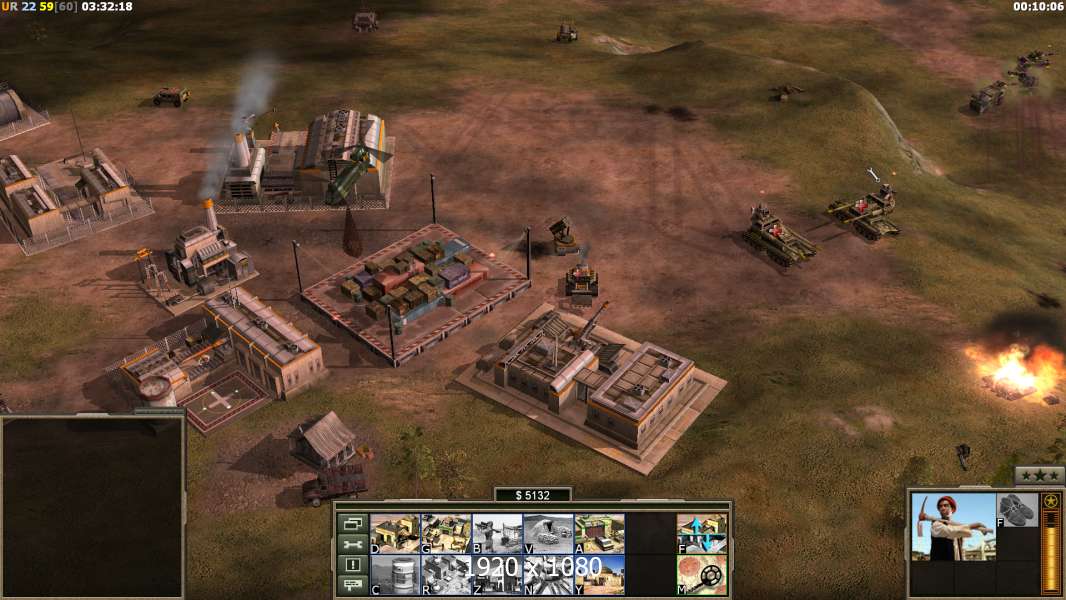Image resolution: width=1066 pixels, height=600 pixels.
Task: Pick the grayed-out build option marked B
Action: [497, 533]
